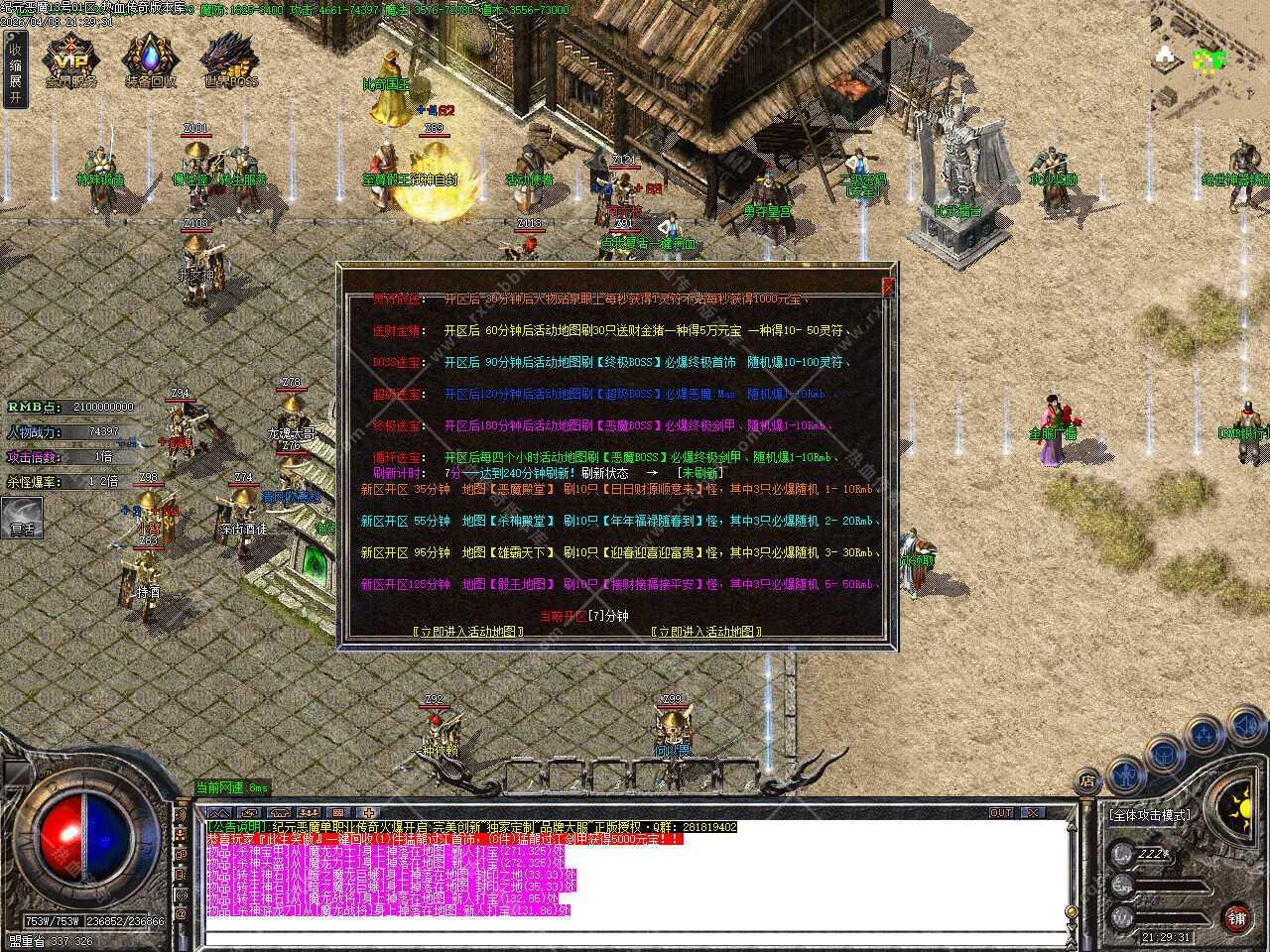This screenshot has height=952, width=1270.
Task: Click the OUT button above the chat
Action: coord(1001,812)
